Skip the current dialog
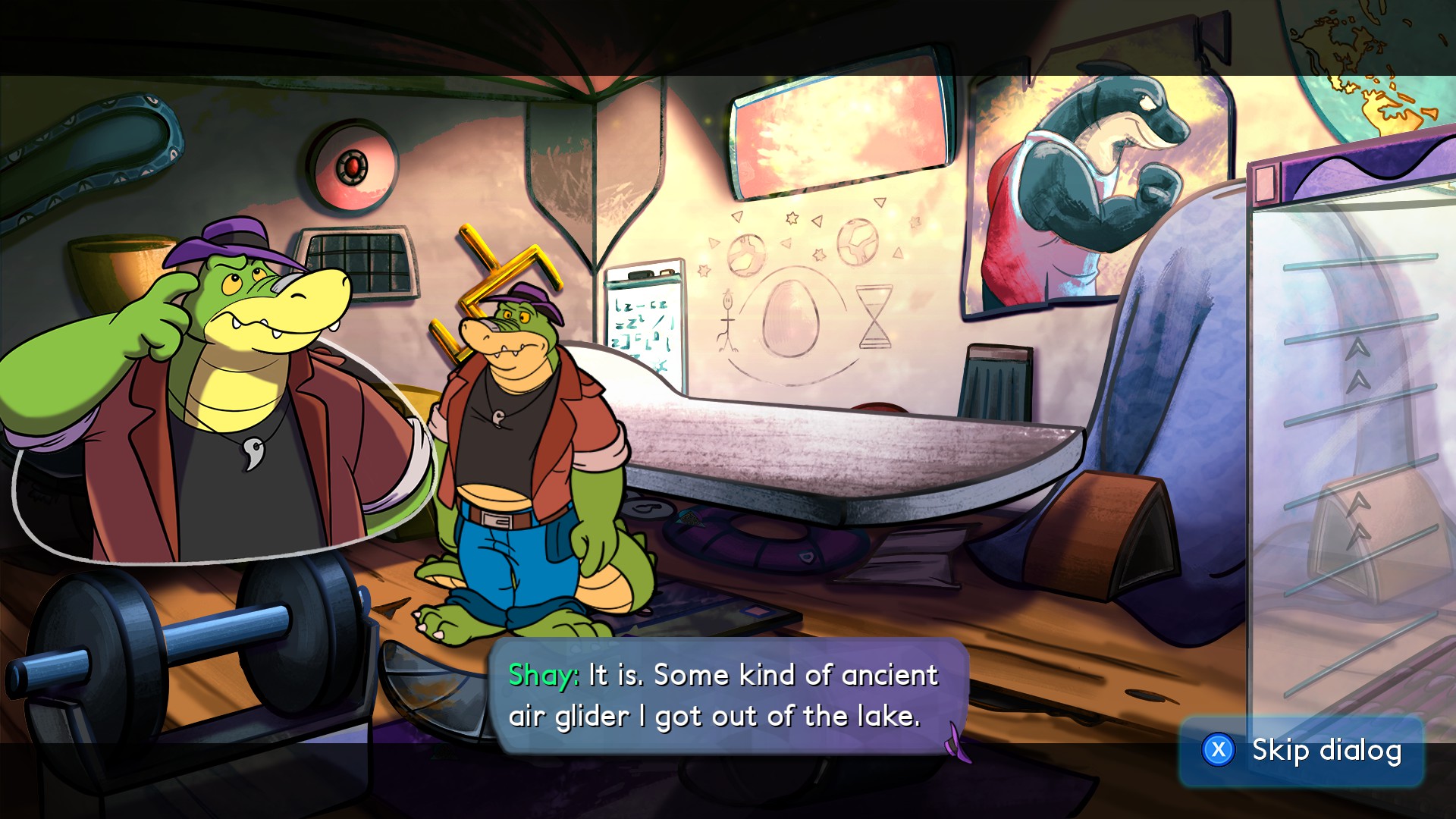 coord(1301,751)
